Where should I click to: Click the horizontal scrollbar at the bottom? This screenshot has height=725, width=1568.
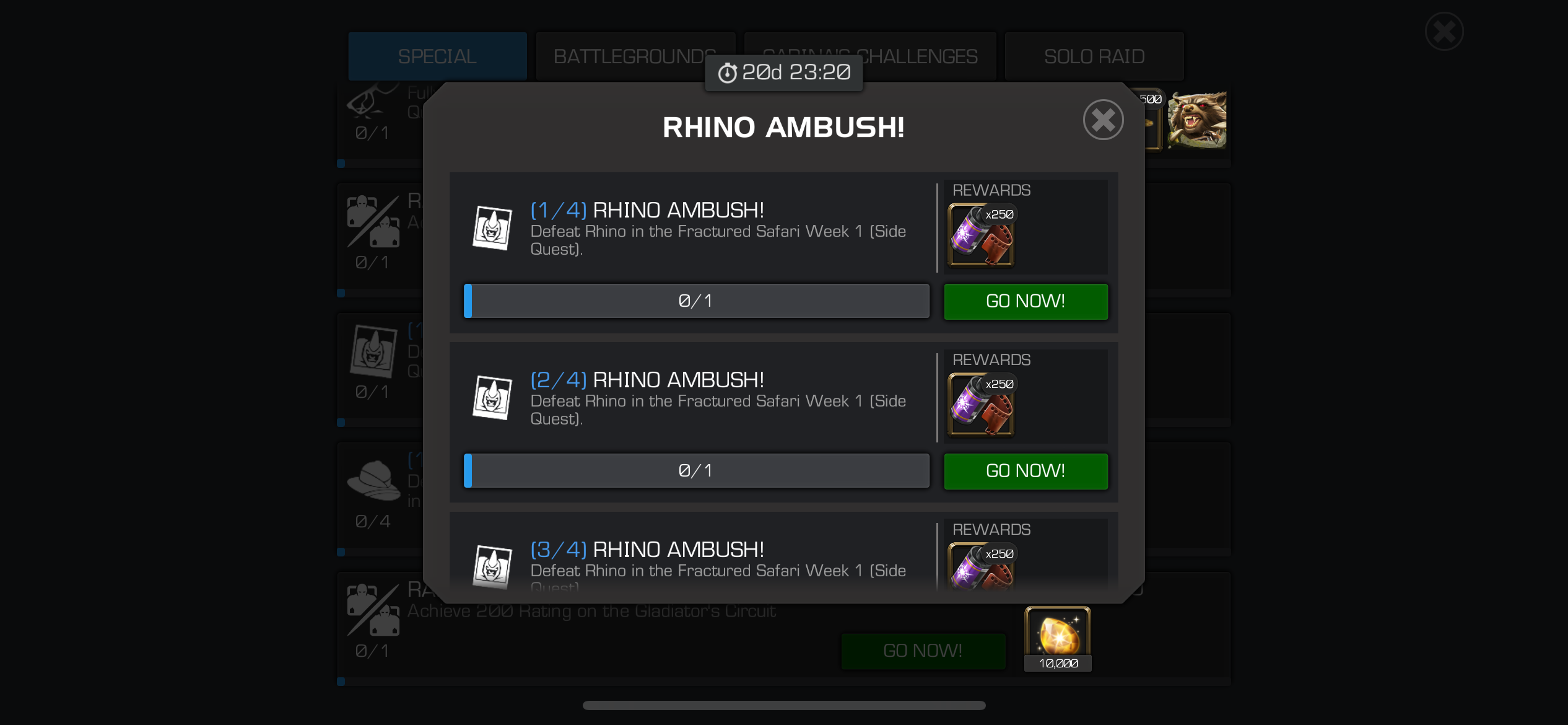[x=783, y=705]
